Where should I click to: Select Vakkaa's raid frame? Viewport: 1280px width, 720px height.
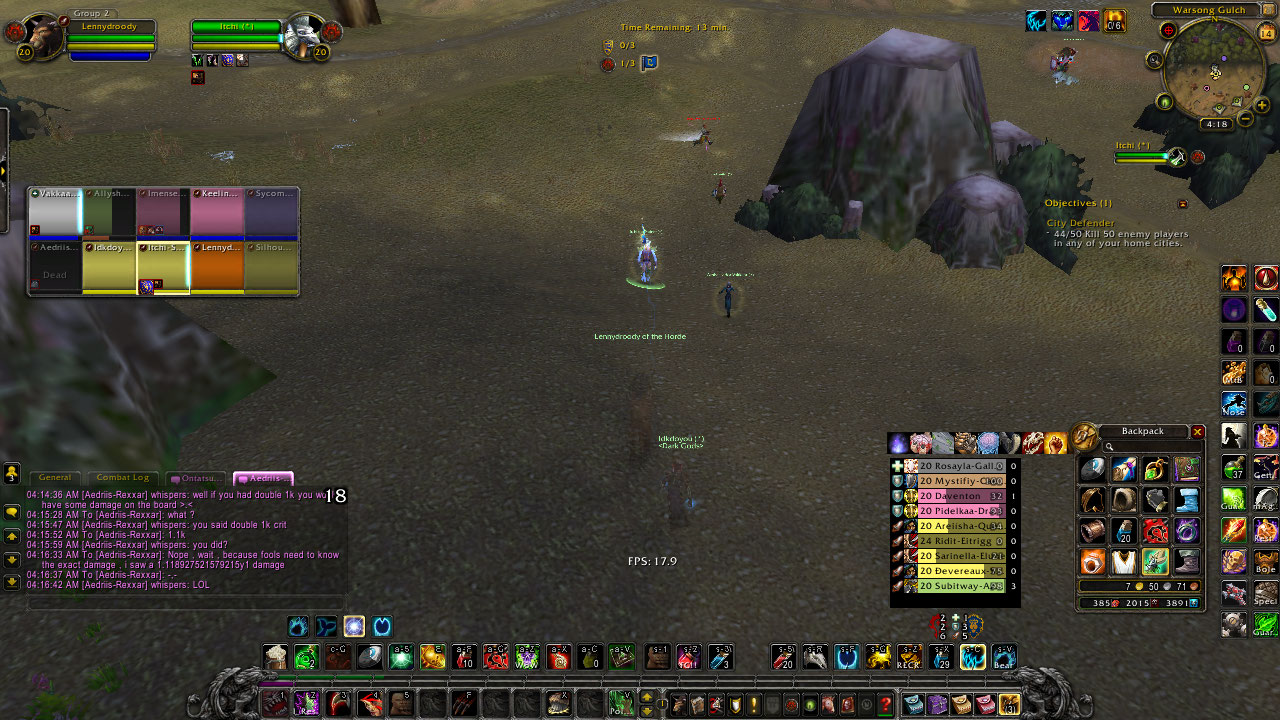tap(54, 212)
